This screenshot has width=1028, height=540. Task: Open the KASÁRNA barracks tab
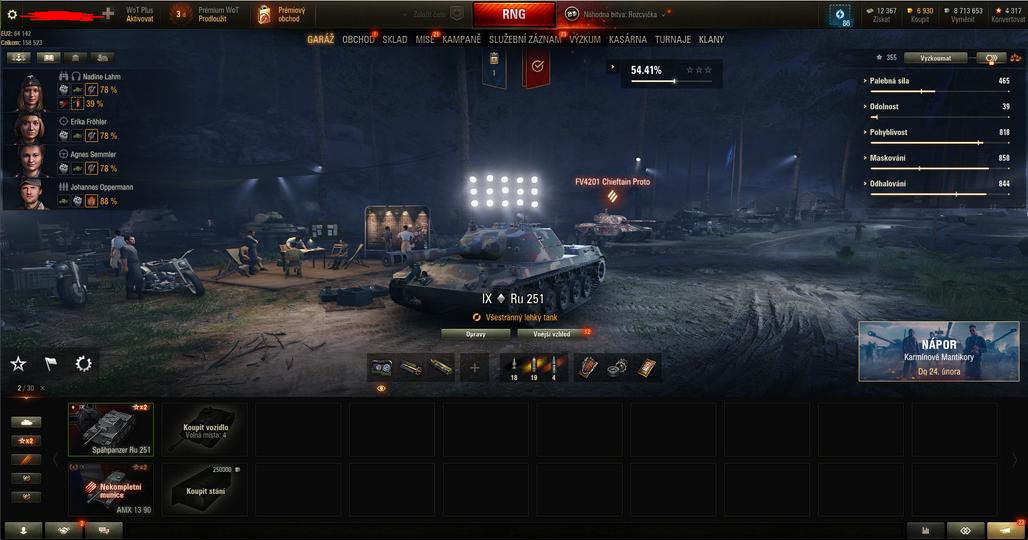click(x=627, y=40)
